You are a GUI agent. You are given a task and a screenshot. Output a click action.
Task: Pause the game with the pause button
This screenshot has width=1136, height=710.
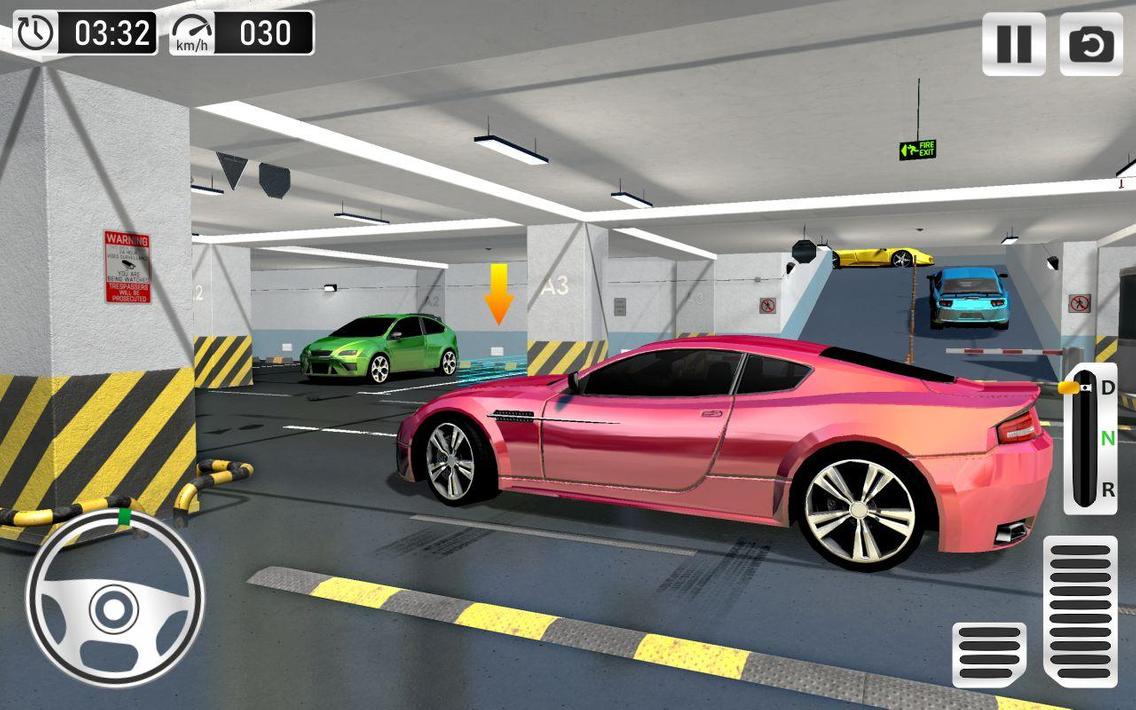(x=1013, y=44)
